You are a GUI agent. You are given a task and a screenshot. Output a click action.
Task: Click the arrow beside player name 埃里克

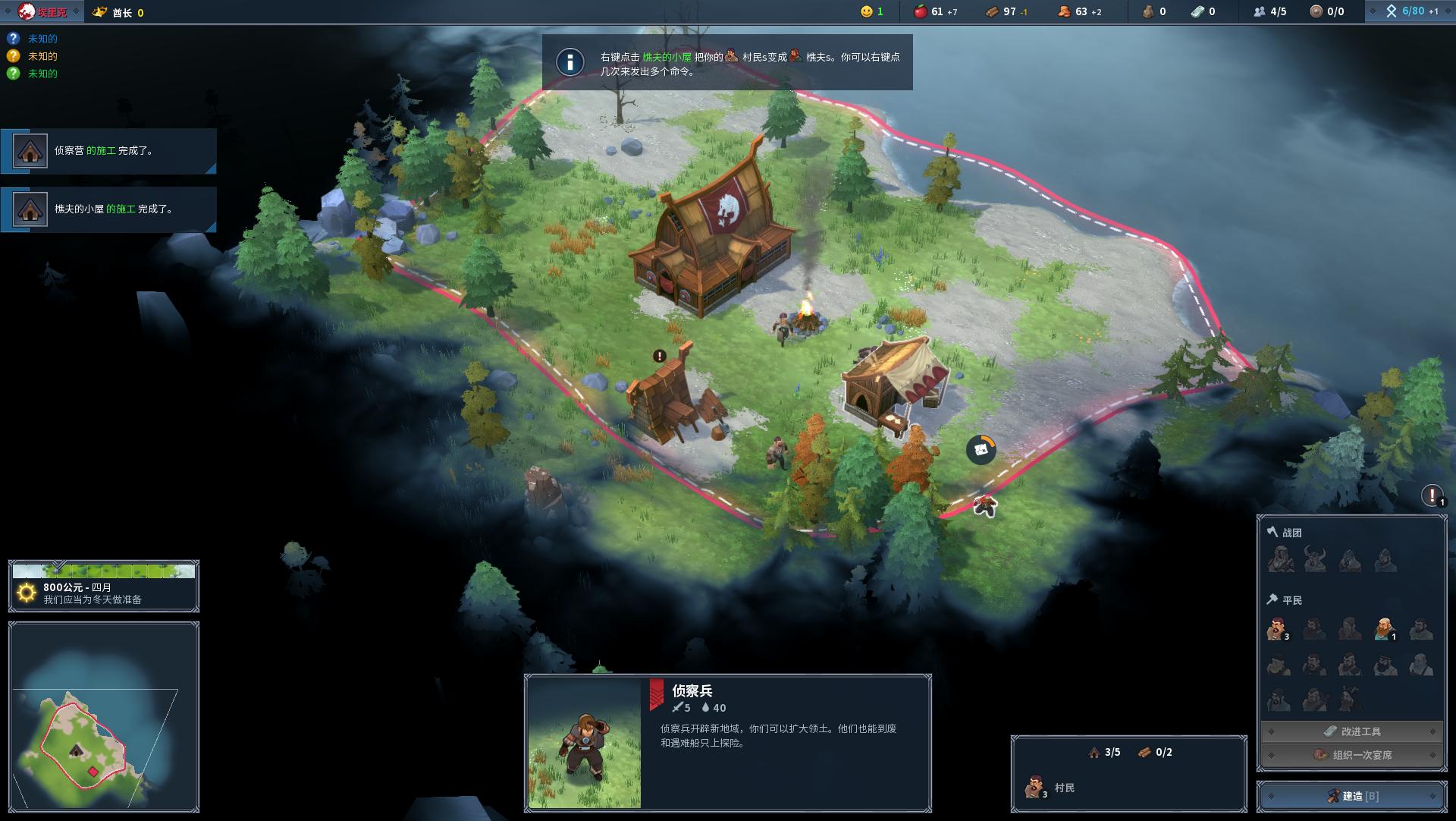76,11
